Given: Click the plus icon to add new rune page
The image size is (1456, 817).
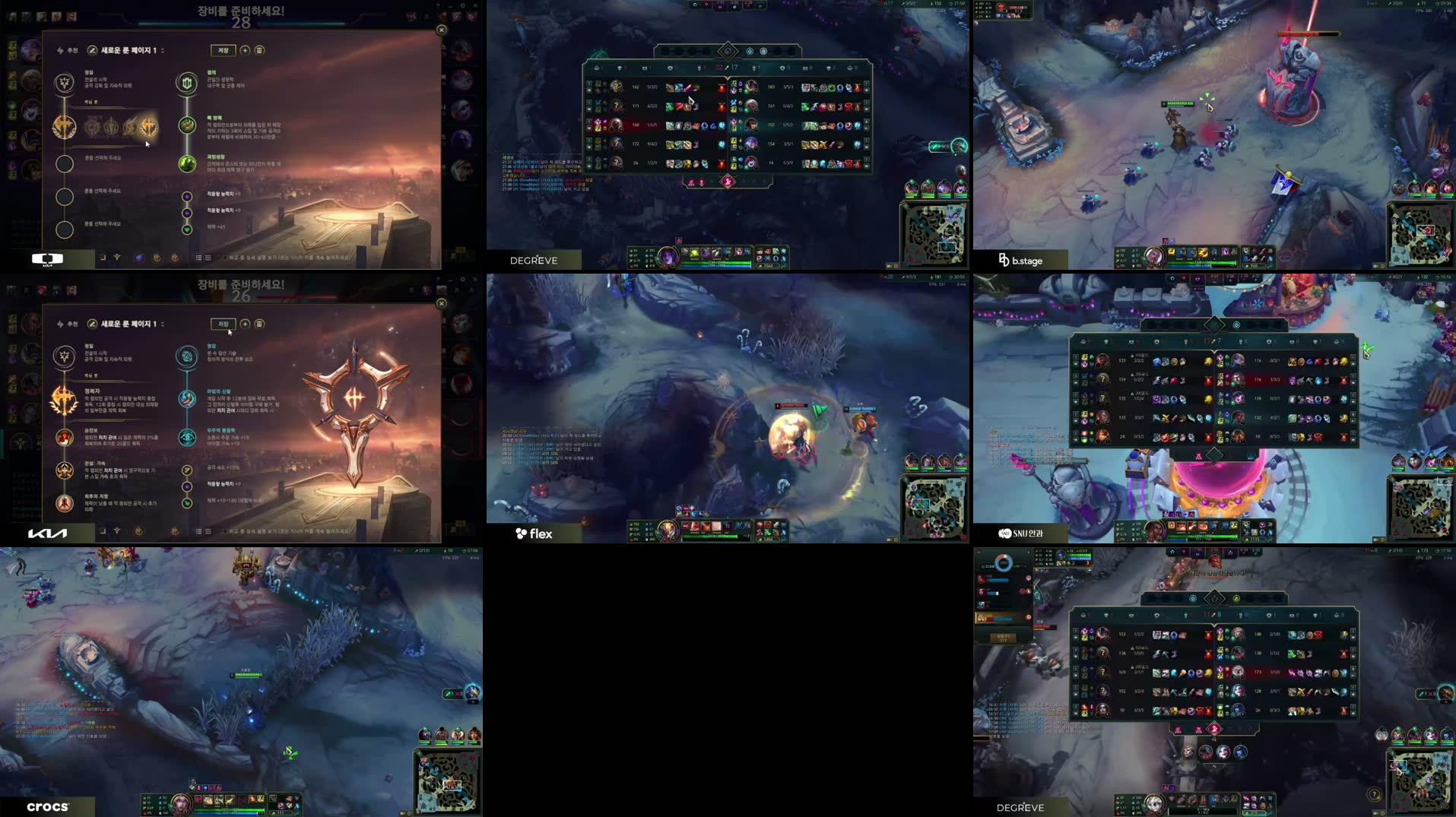Looking at the screenshot, I should coord(245,50).
